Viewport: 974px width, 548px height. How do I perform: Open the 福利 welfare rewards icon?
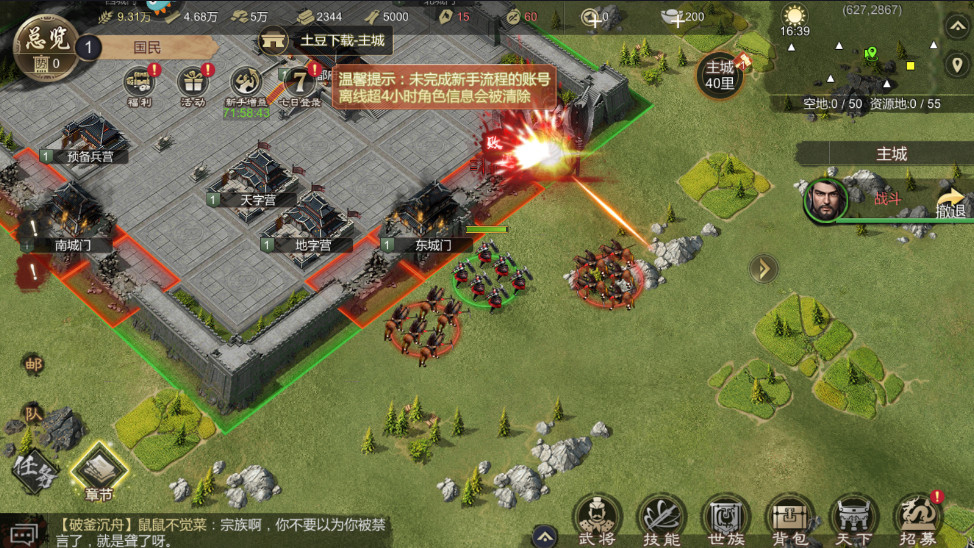[x=139, y=82]
